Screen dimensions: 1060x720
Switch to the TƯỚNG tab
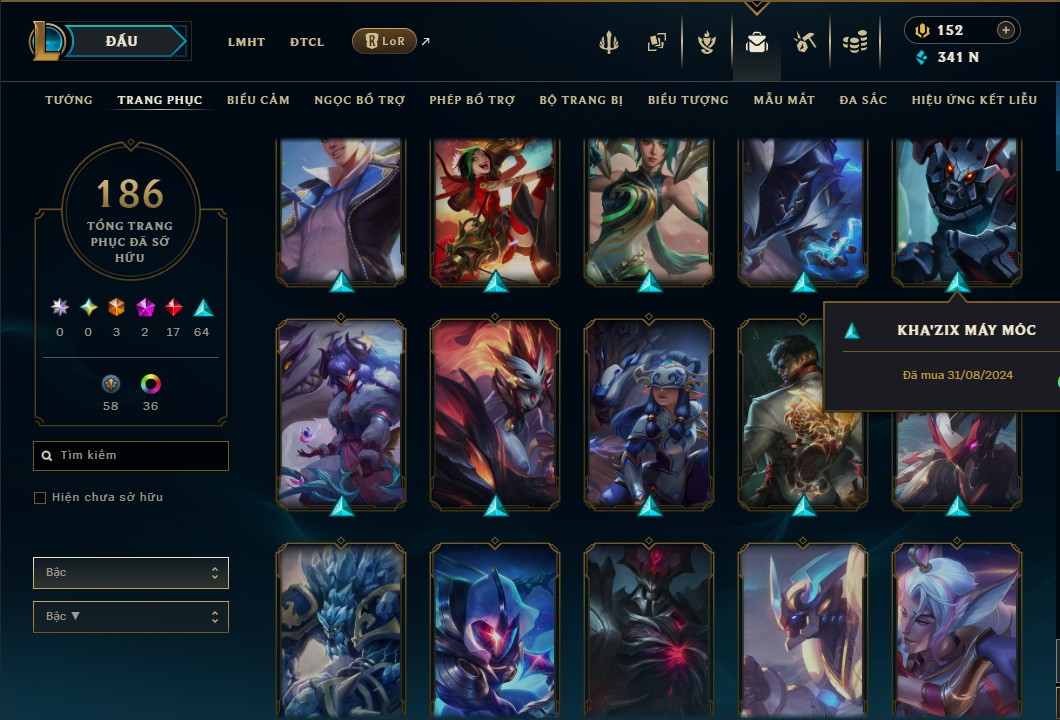(x=69, y=100)
